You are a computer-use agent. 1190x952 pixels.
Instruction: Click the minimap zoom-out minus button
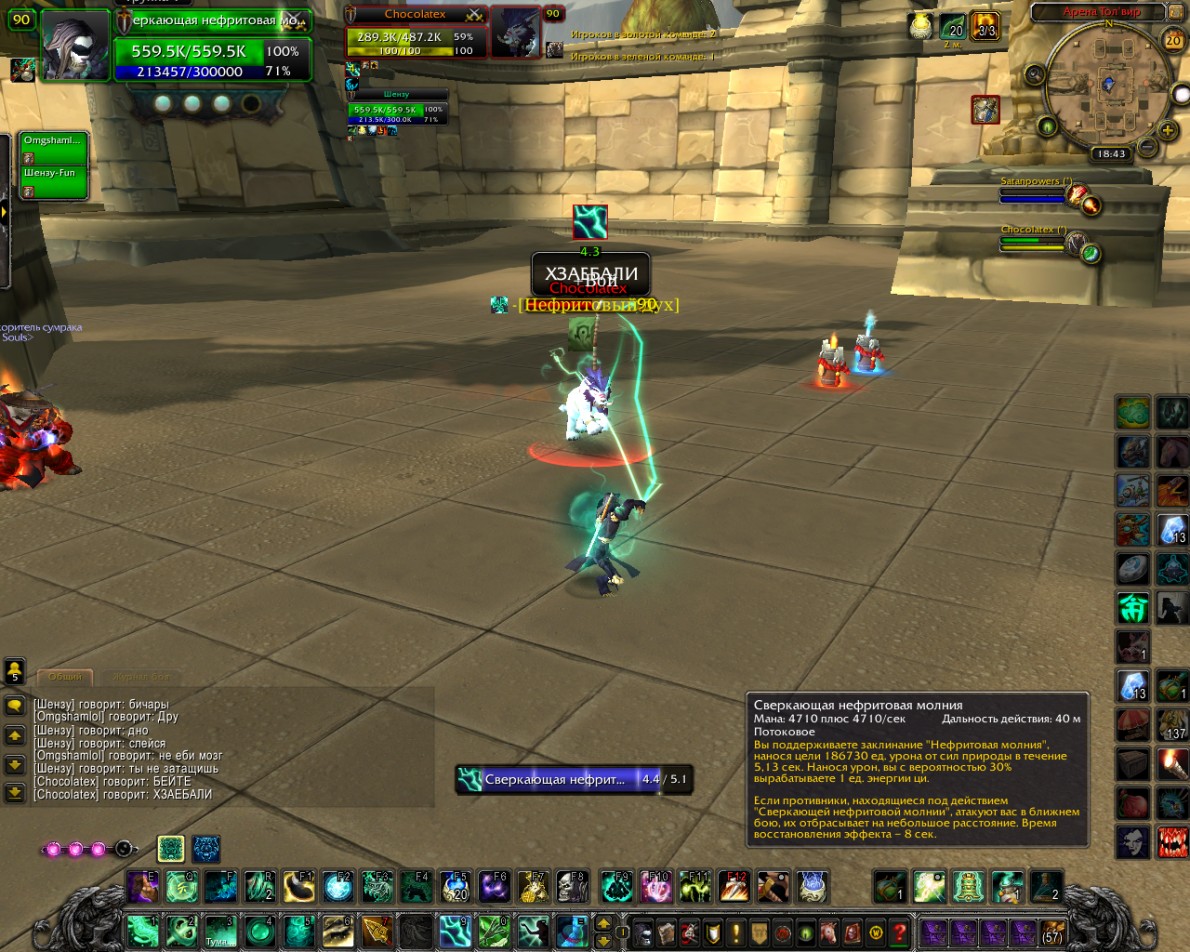click(1147, 147)
